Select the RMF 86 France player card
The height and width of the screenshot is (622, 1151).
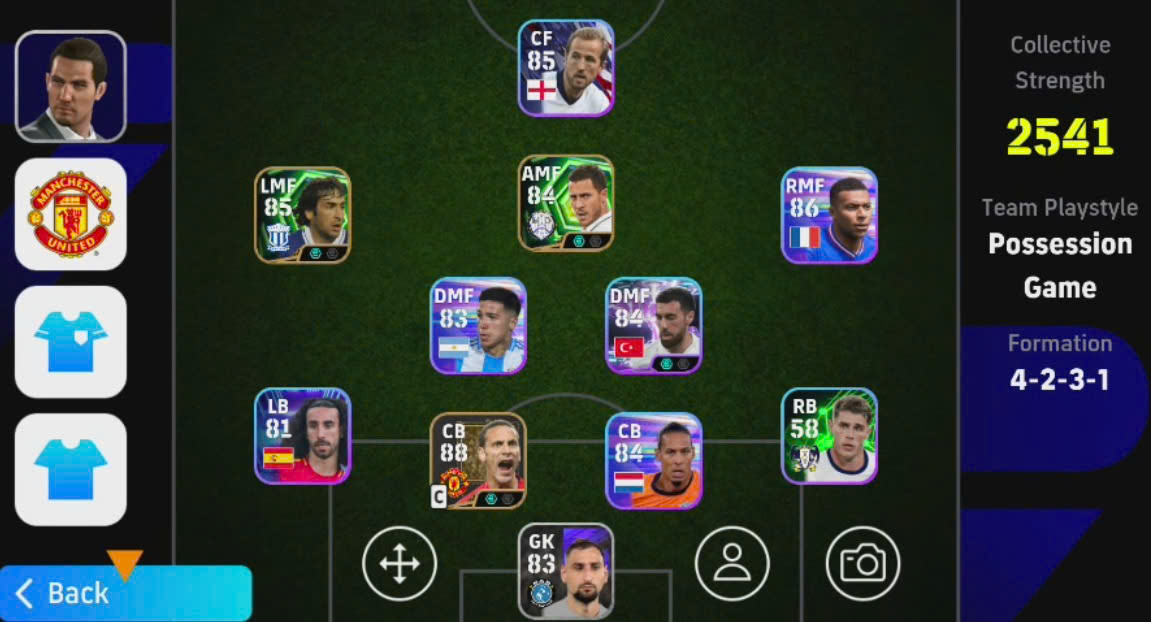point(829,215)
